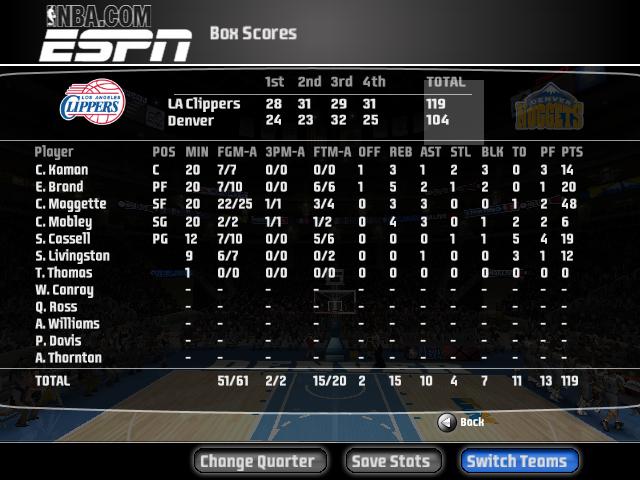
Task: Go Back from the box score
Action: (x=461, y=422)
